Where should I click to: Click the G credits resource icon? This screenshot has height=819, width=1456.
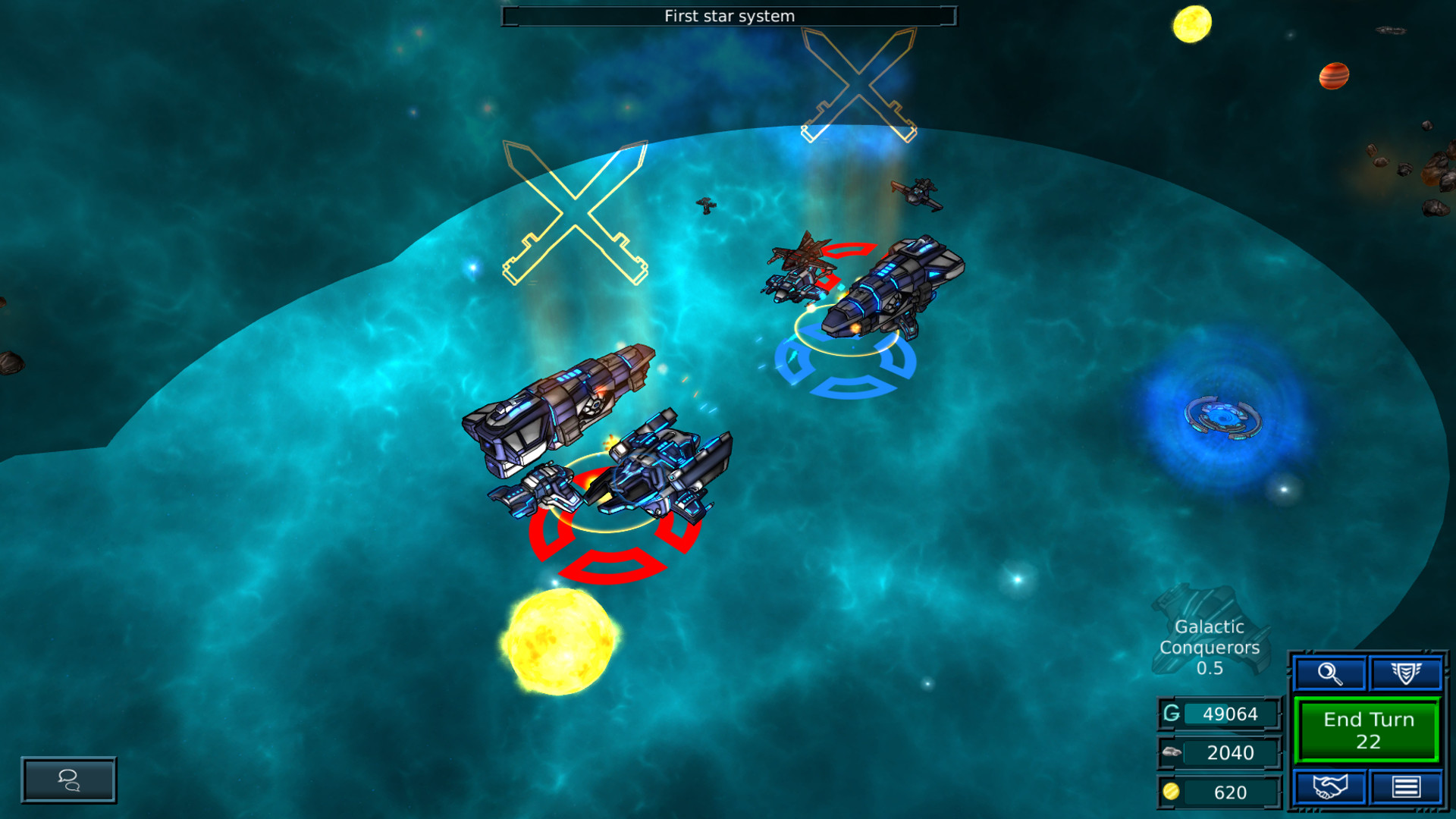click(x=1171, y=713)
